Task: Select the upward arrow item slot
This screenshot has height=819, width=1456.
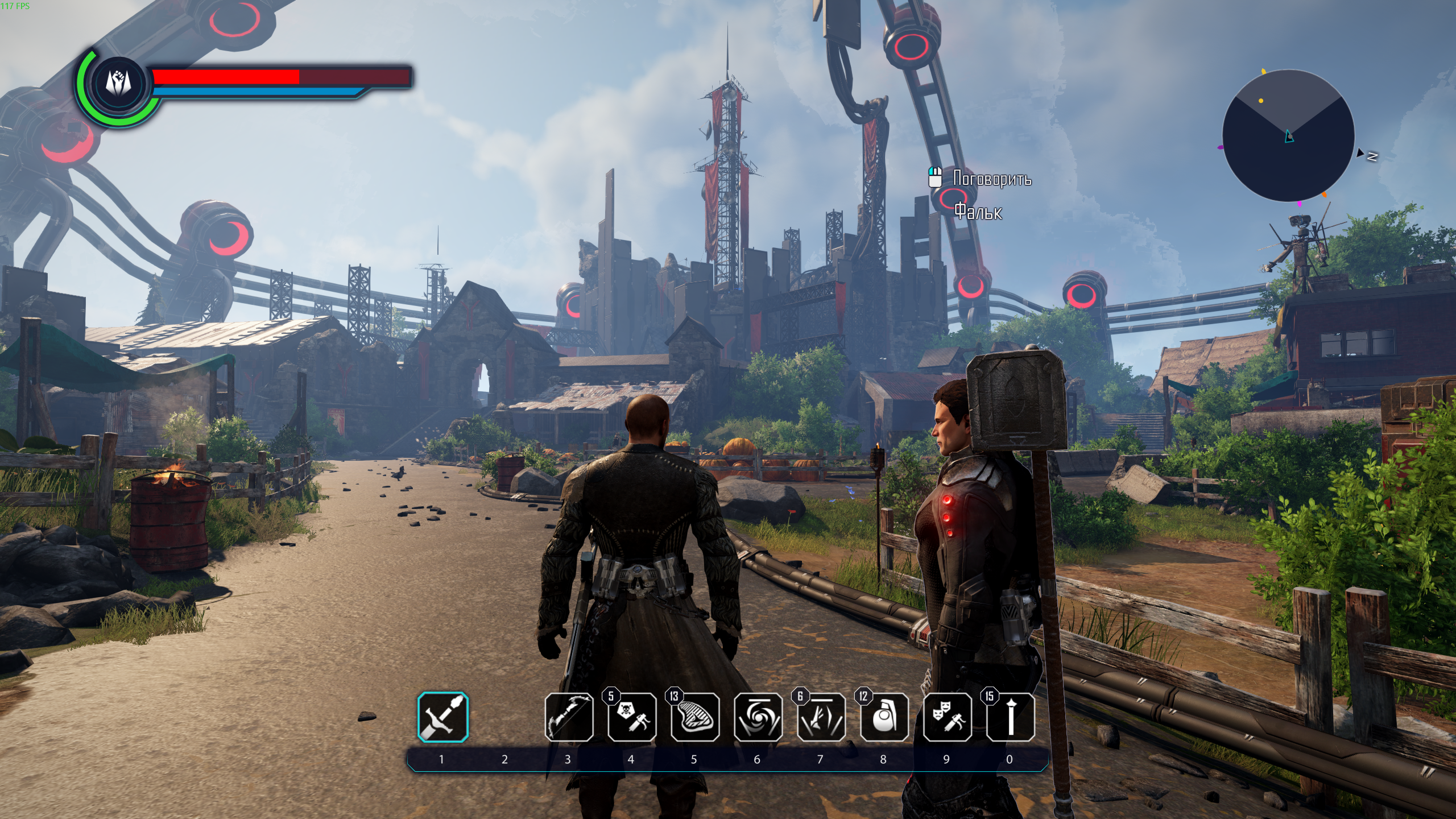Action: [x=1010, y=717]
